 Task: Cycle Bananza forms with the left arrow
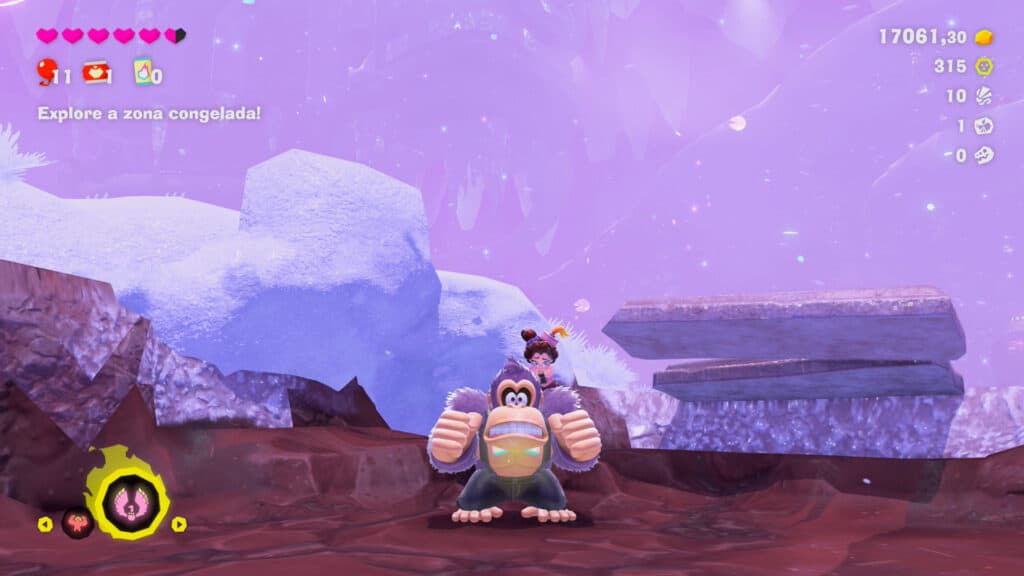pos(45,524)
